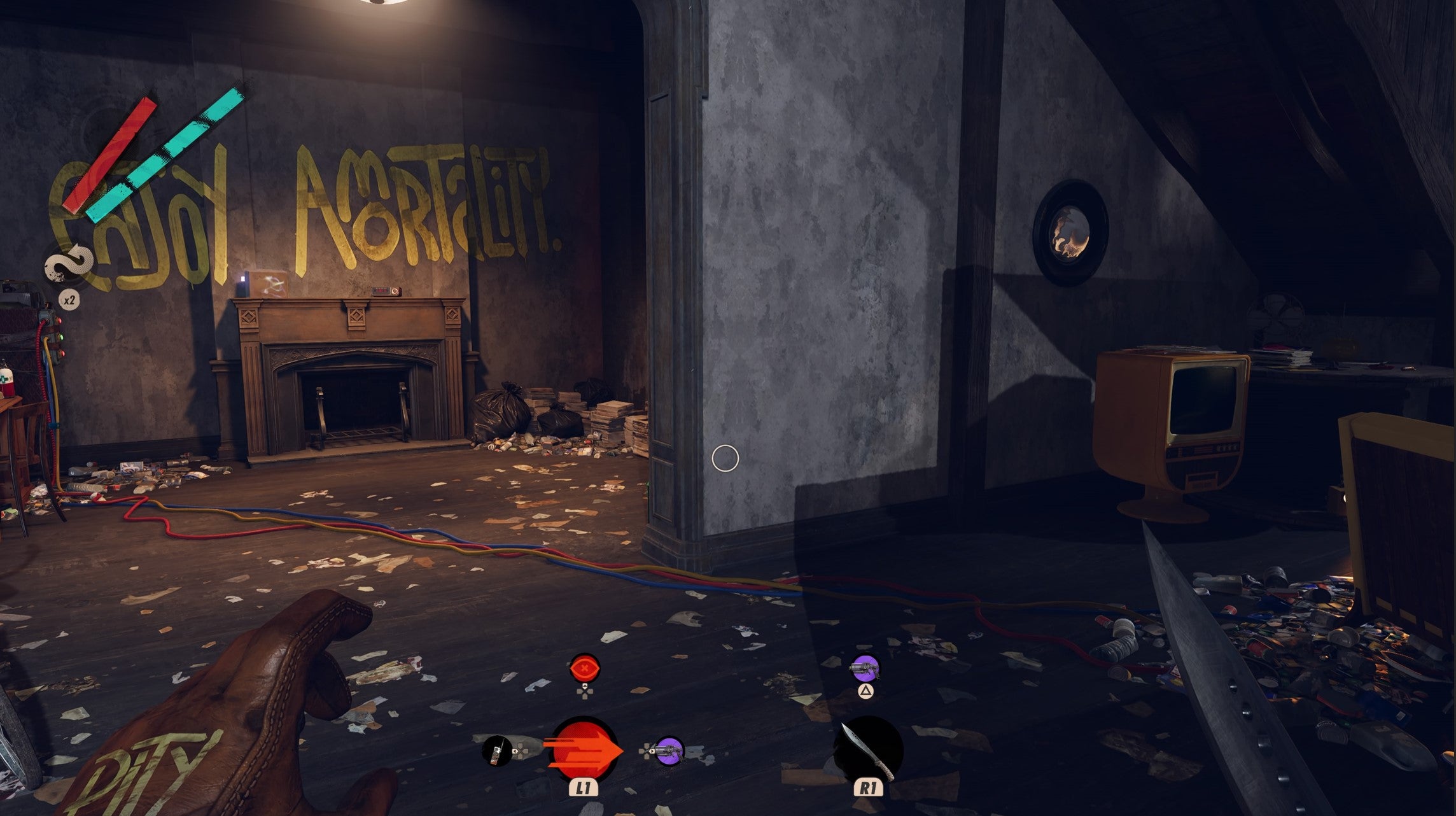Click the L1 button label on the weapon wheel
The width and height of the screenshot is (1456, 816).
tap(584, 789)
